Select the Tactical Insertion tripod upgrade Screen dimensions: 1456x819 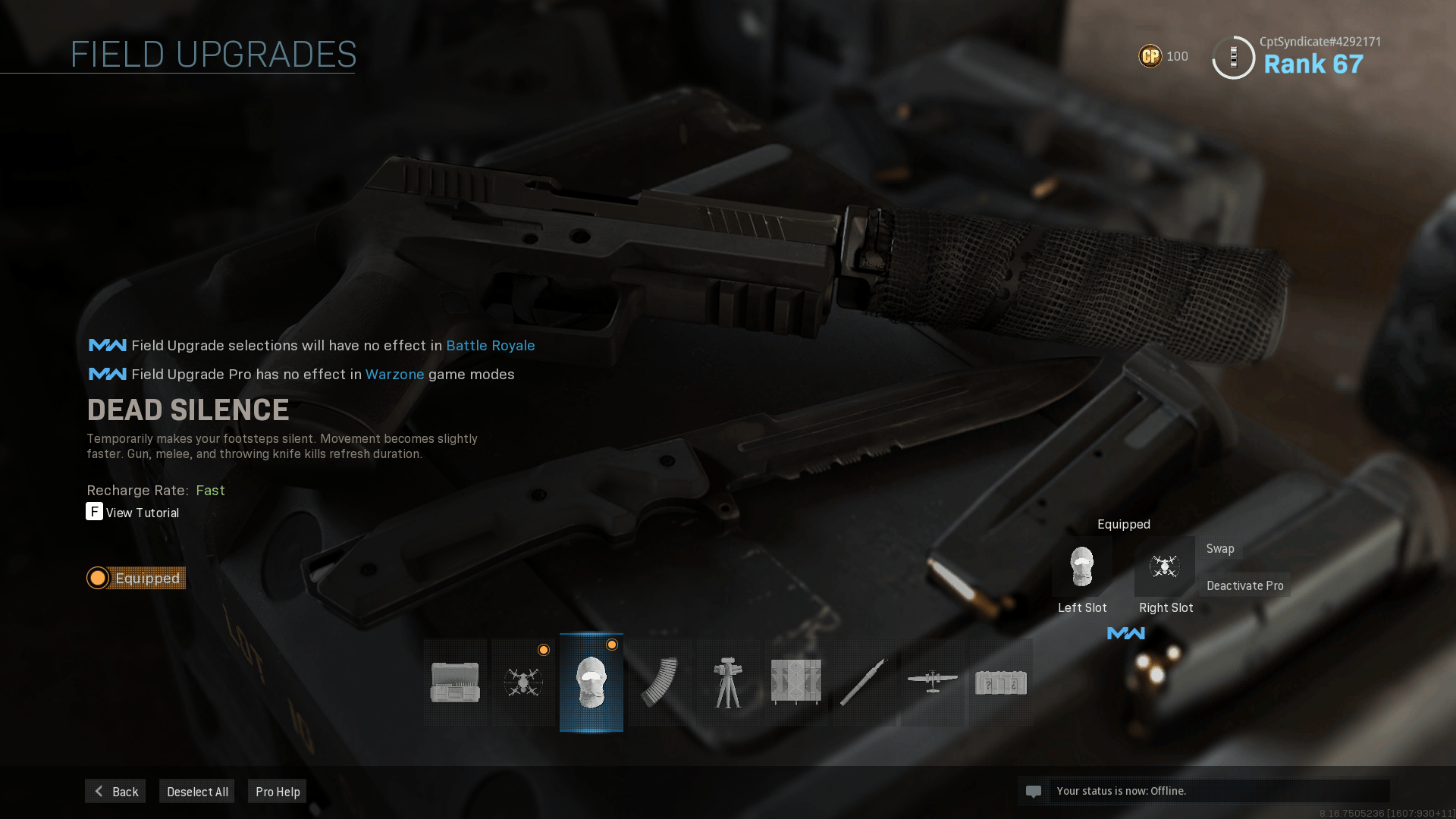tap(728, 682)
